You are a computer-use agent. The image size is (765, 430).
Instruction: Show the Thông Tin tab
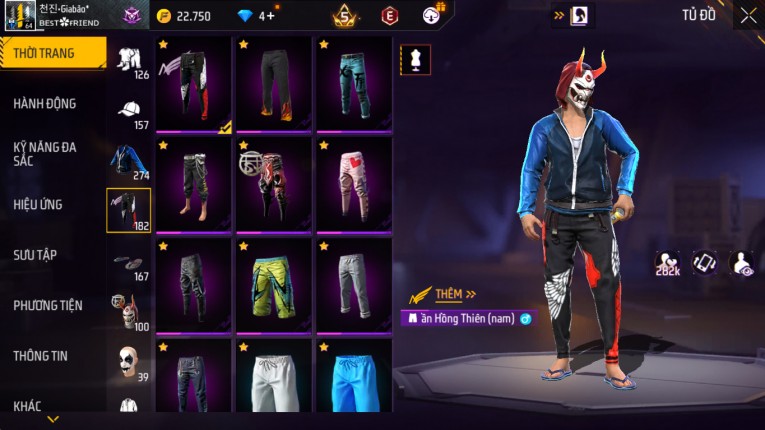point(40,355)
